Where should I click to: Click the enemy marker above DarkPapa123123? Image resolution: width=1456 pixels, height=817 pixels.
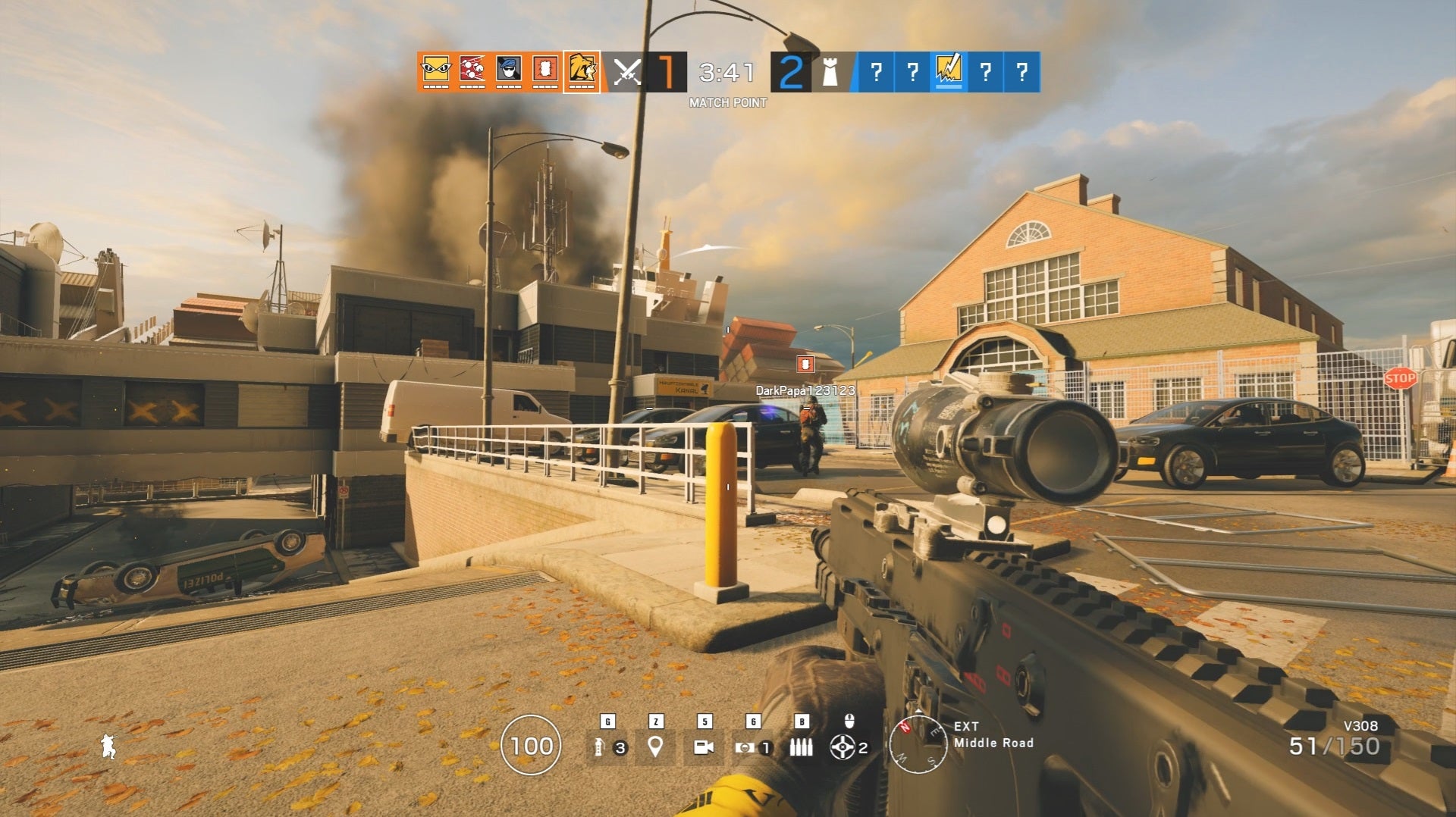click(805, 364)
